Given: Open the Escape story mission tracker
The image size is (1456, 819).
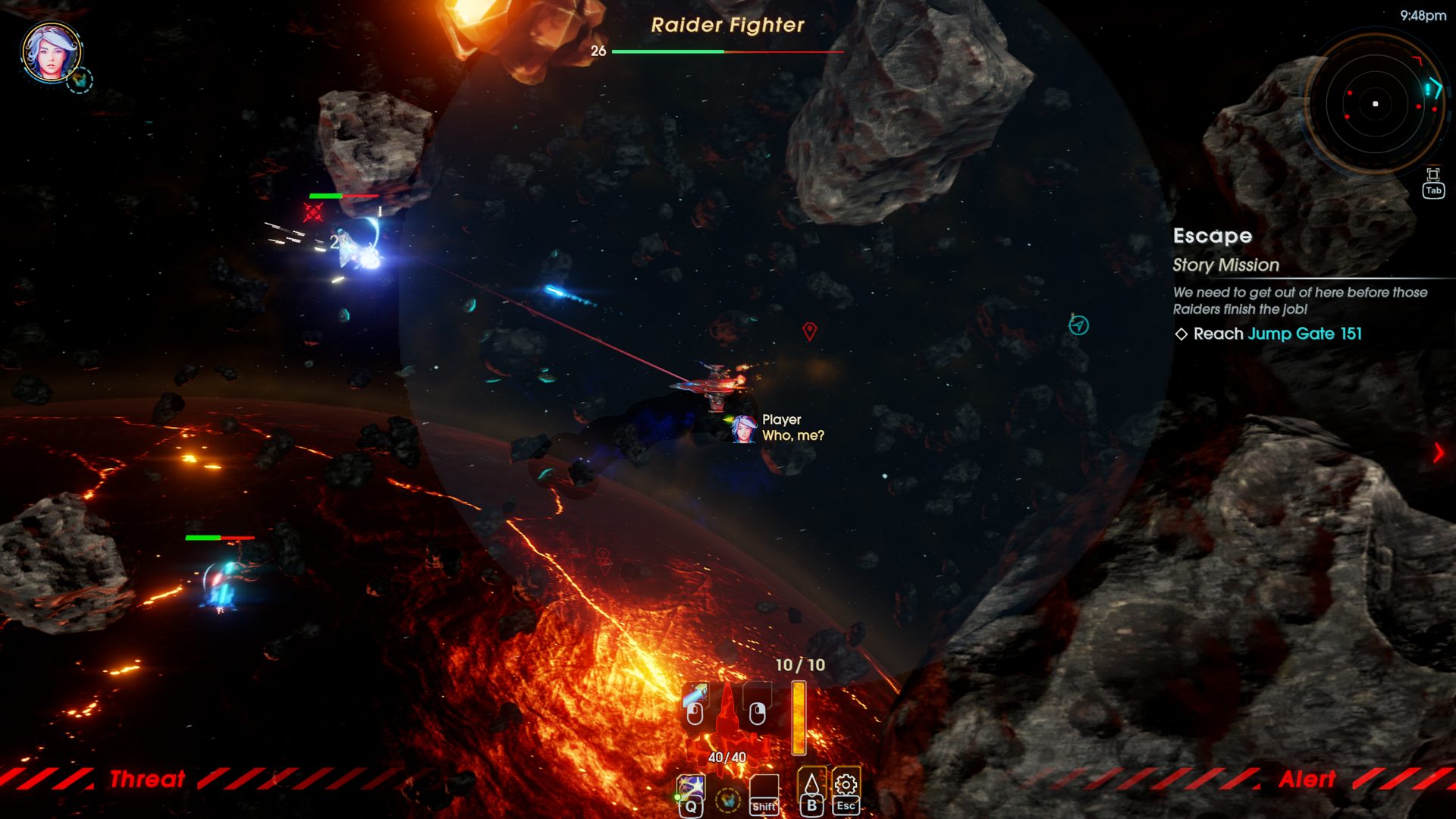Looking at the screenshot, I should 1212,236.
